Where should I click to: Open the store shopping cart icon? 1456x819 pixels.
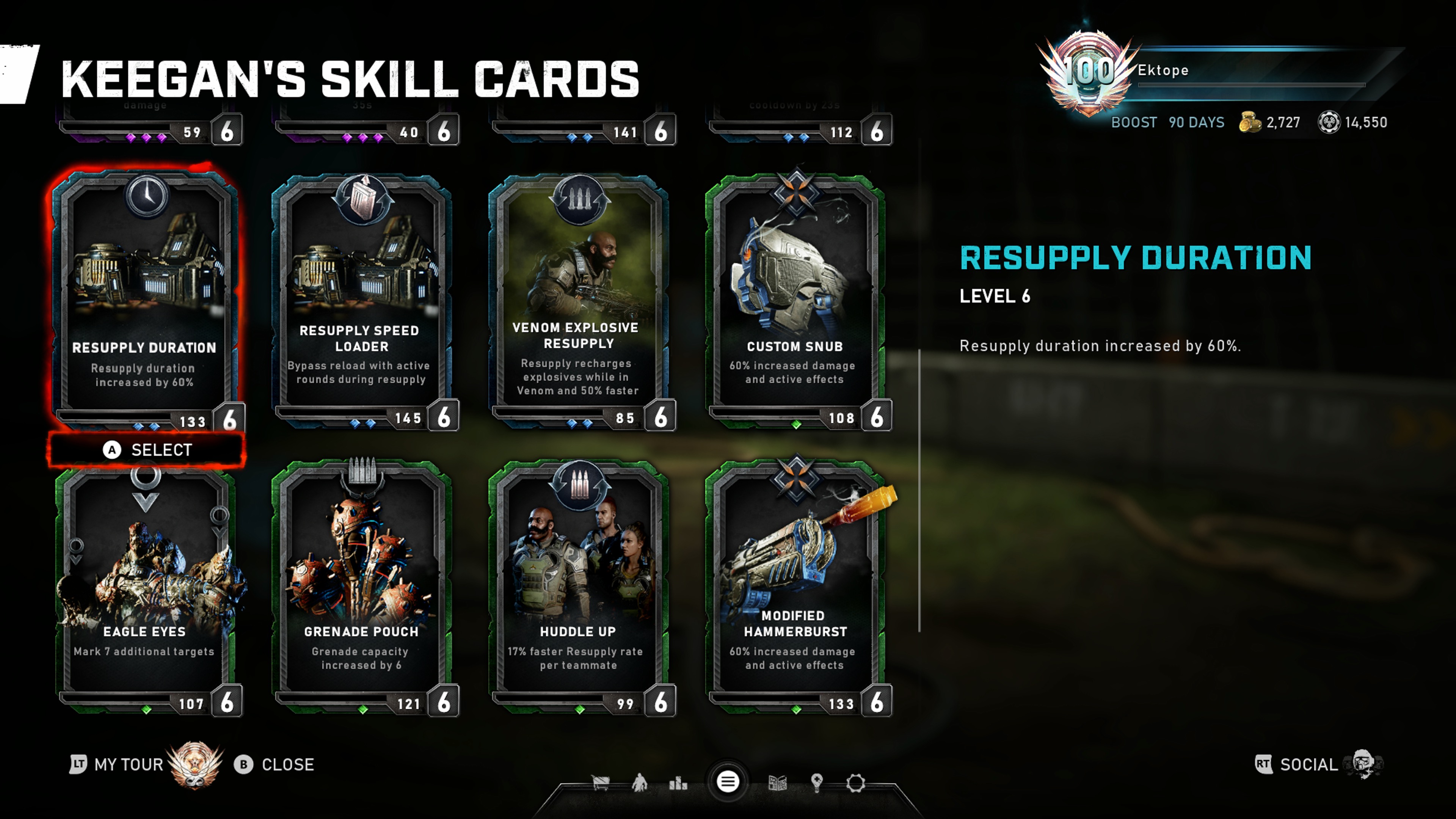(600, 783)
